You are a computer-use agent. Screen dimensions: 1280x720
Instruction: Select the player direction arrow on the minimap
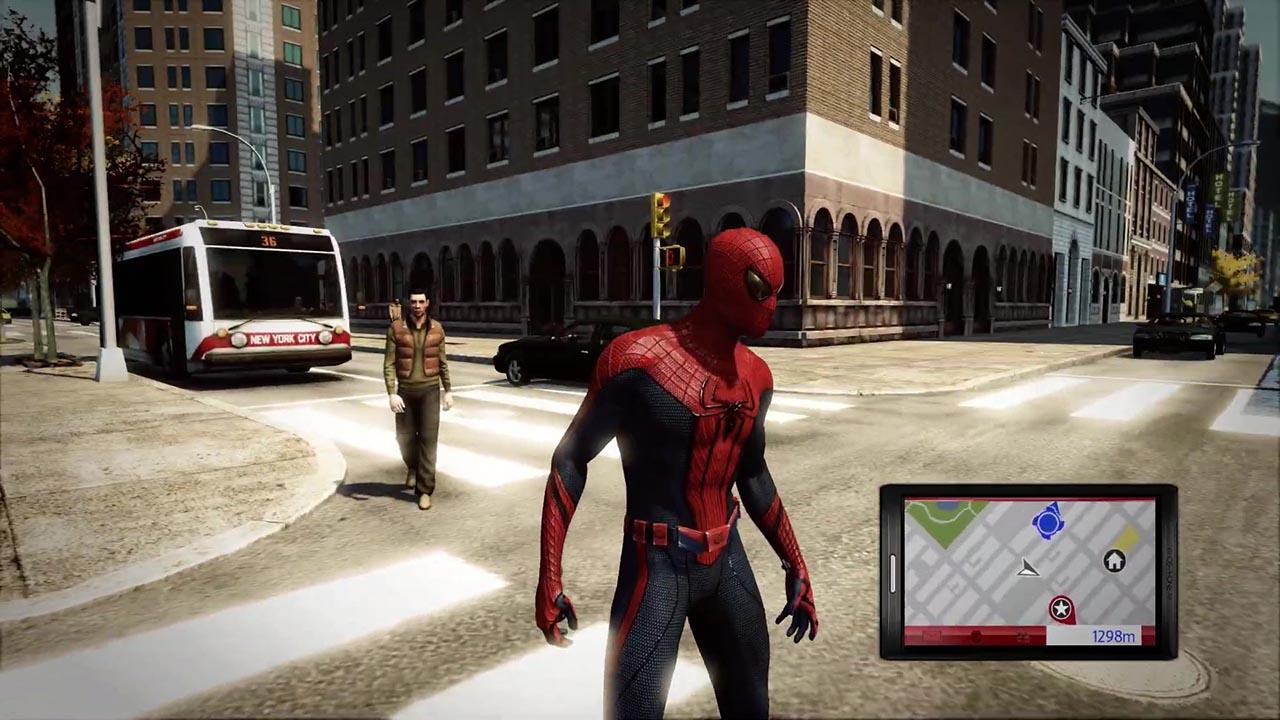(1029, 569)
